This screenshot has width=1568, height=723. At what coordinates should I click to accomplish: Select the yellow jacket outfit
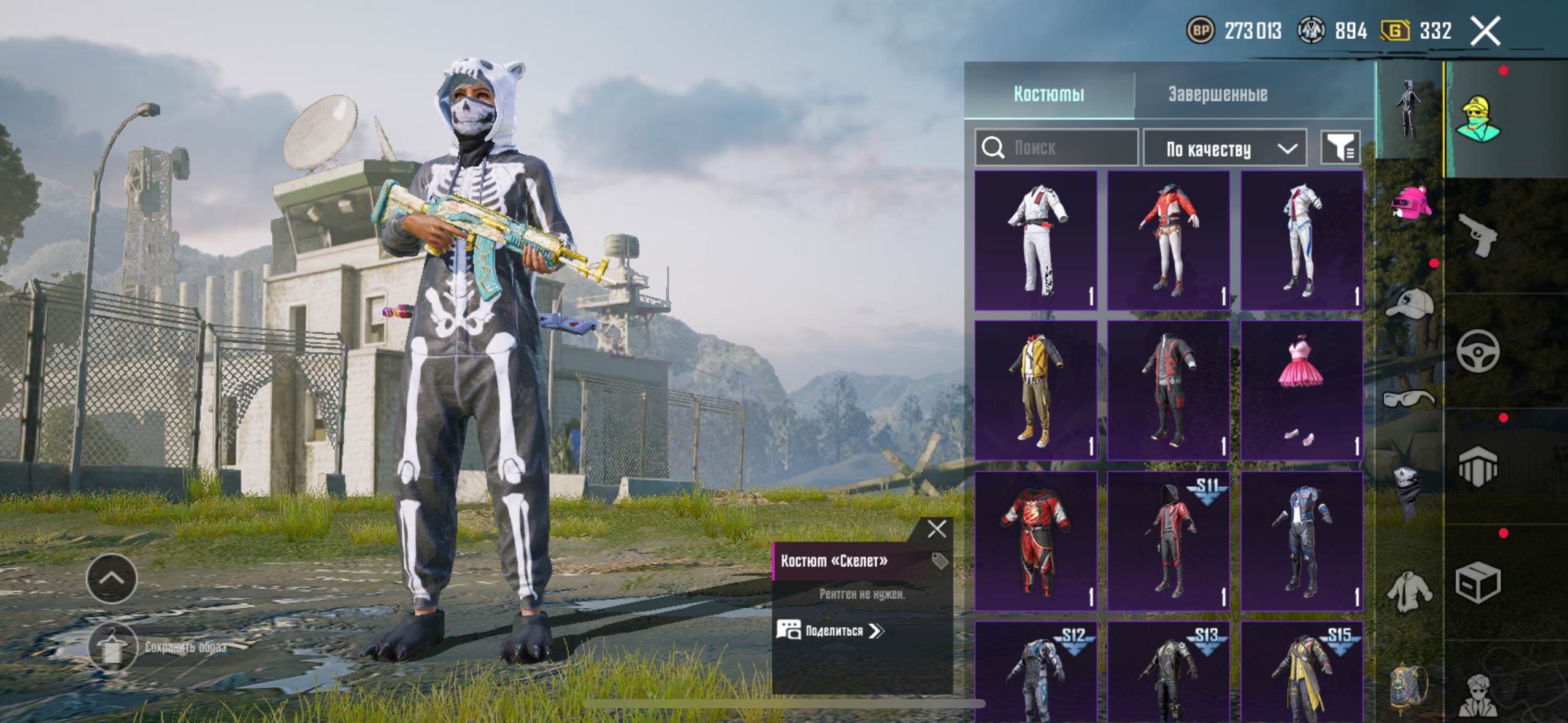click(1036, 390)
